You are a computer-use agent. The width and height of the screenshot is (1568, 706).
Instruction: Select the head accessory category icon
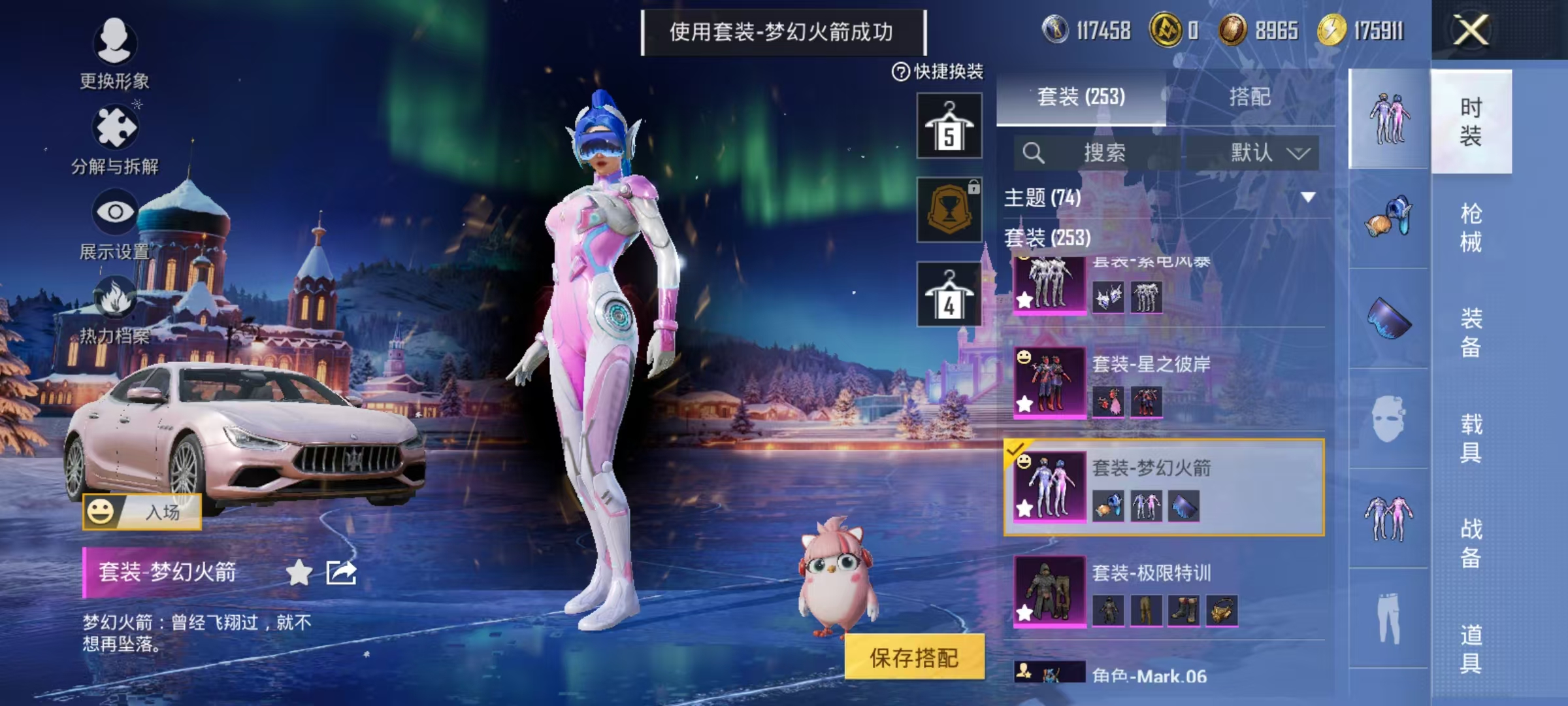[1389, 219]
